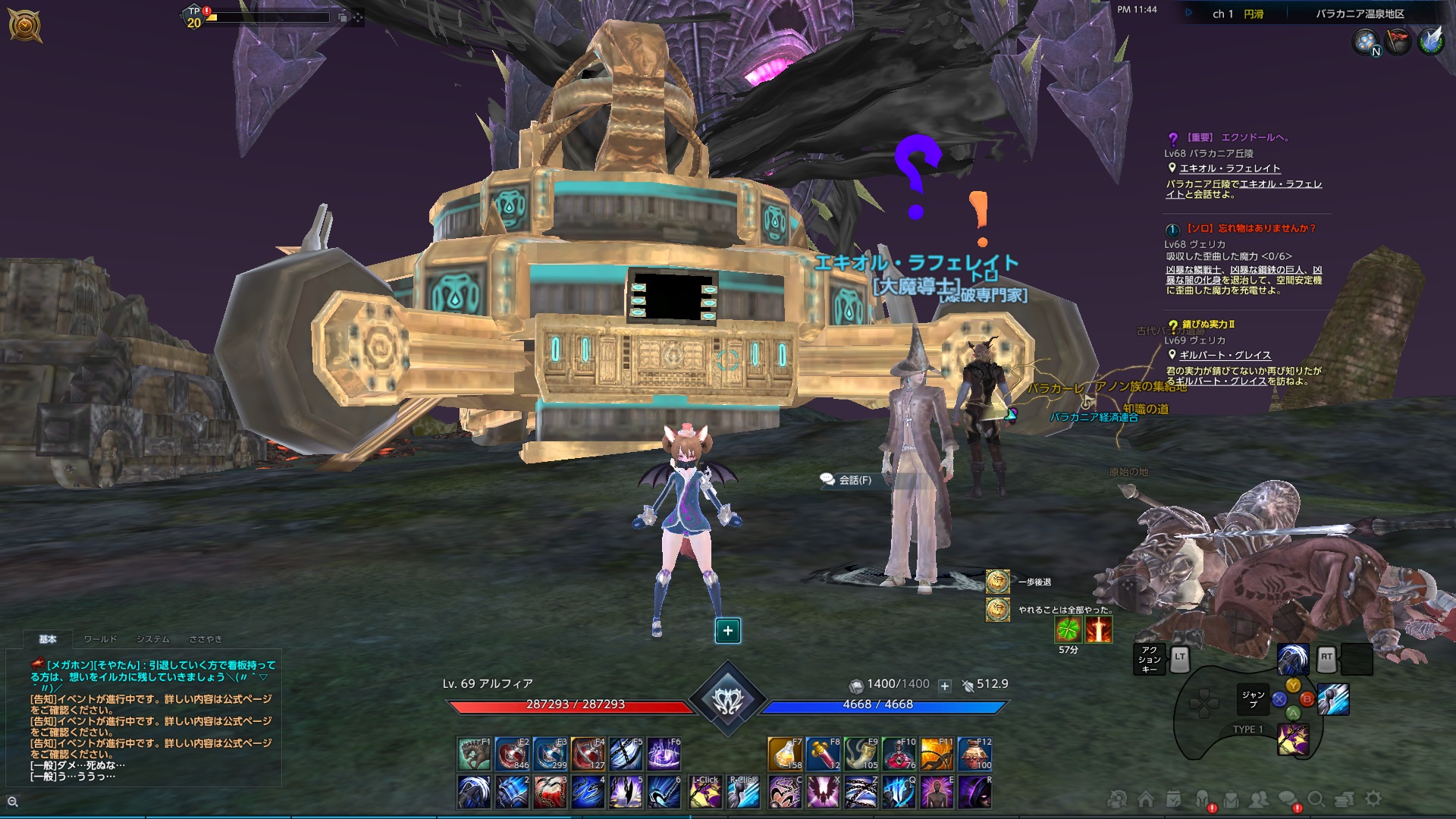Click the search magnifier icon

(1317, 799)
